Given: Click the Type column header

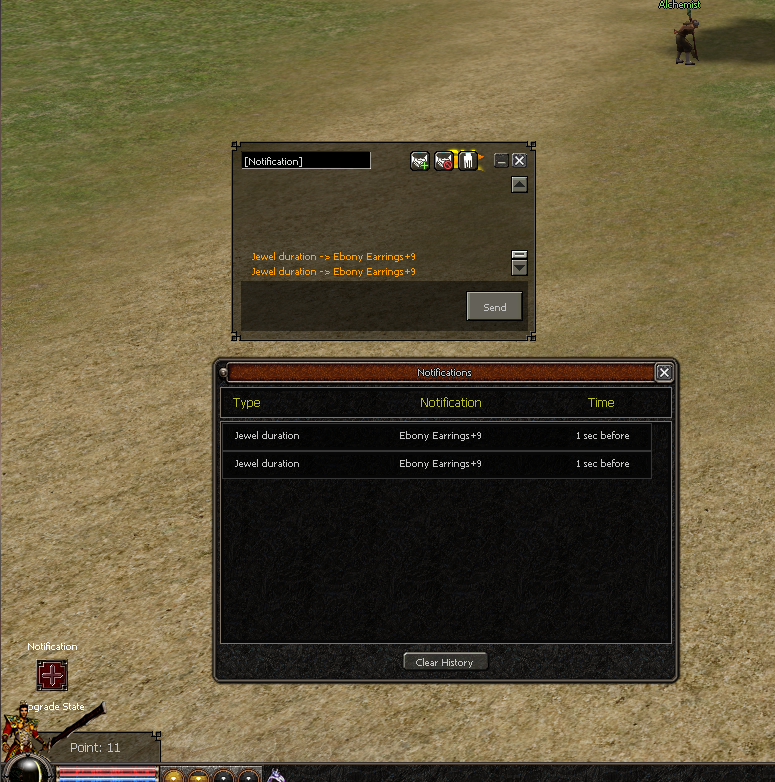Looking at the screenshot, I should coord(246,403).
